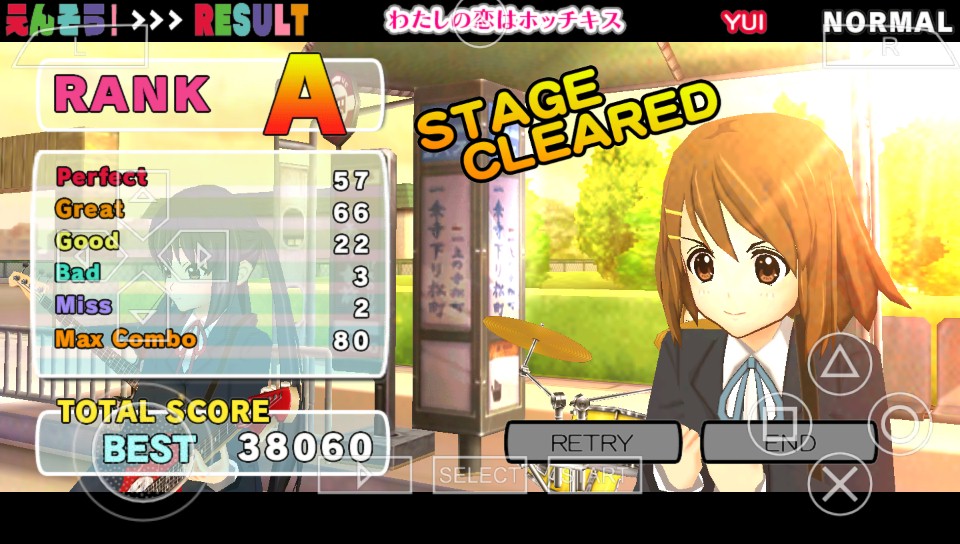Click the RETRY button
This screenshot has height=544, width=960.
[591, 442]
